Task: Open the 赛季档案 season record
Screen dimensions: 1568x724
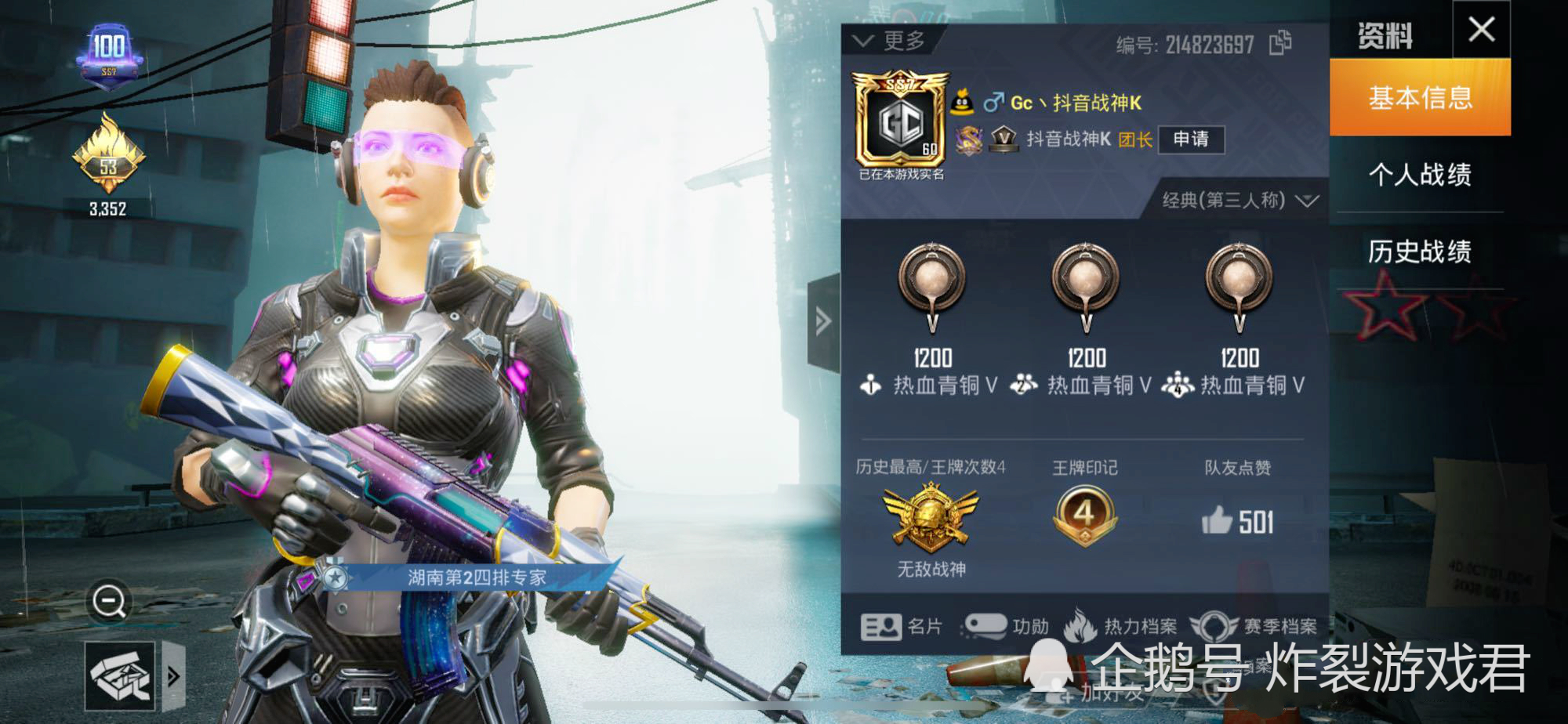Action: tap(1253, 626)
